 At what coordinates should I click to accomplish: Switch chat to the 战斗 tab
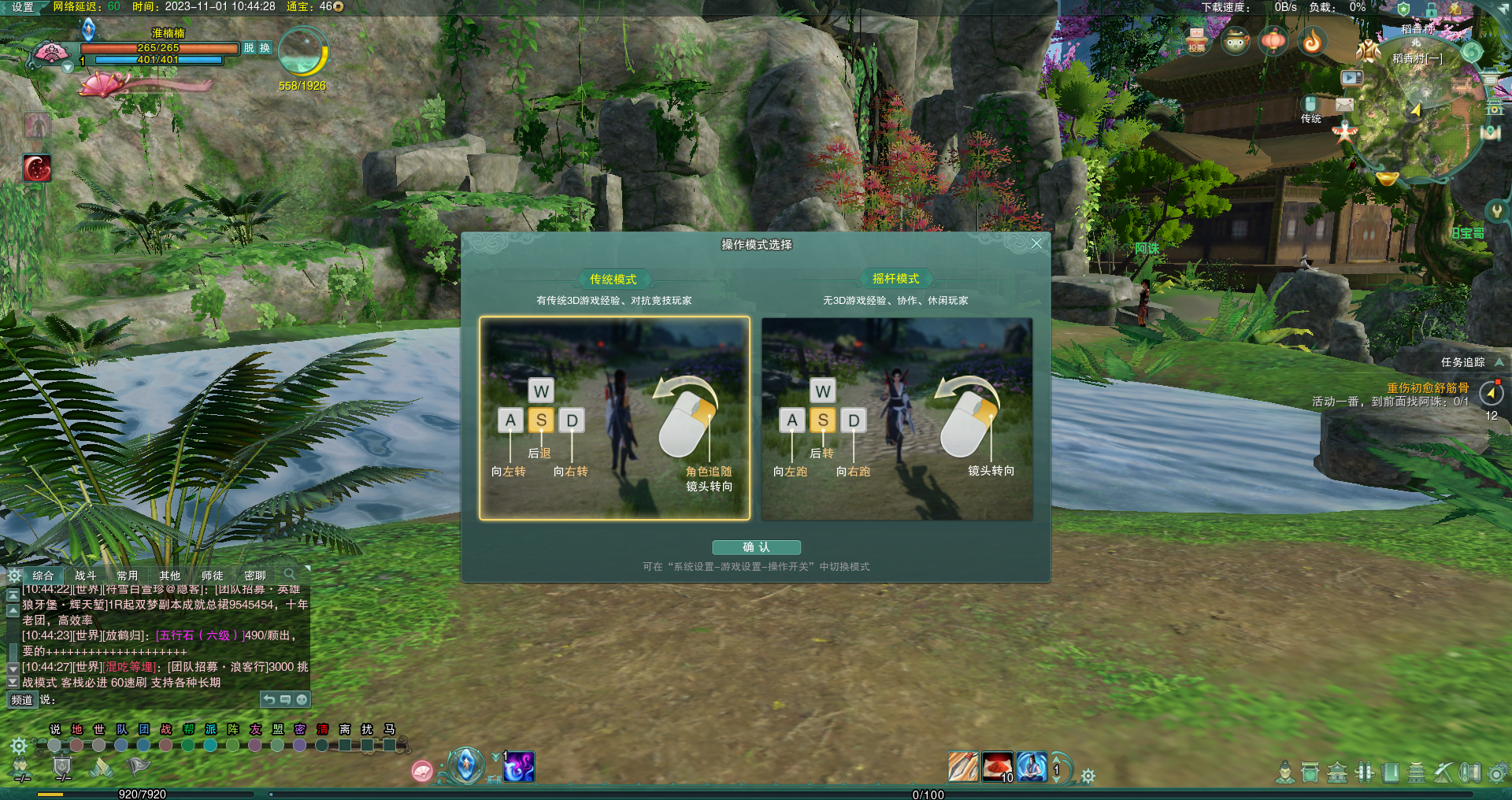click(85, 576)
